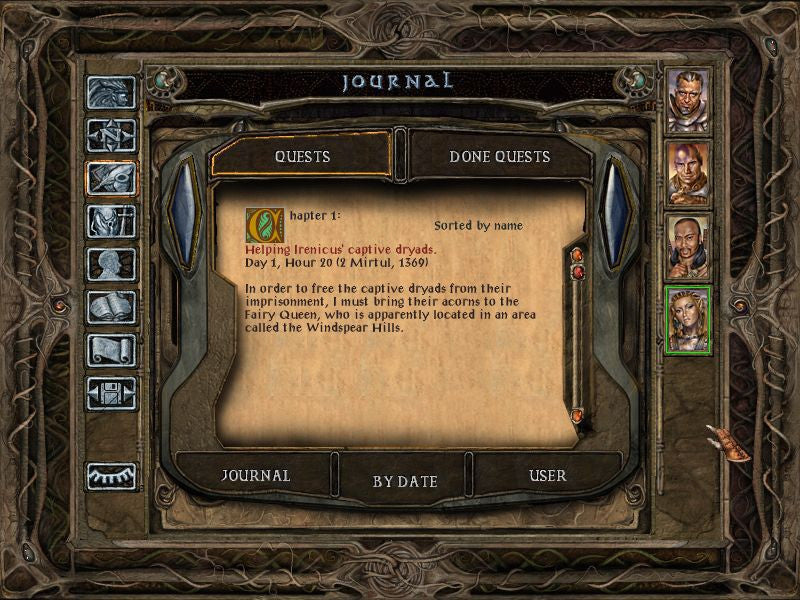This screenshot has width=800, height=600.
Task: Click the journal text scrollbar
Action: pos(577,340)
